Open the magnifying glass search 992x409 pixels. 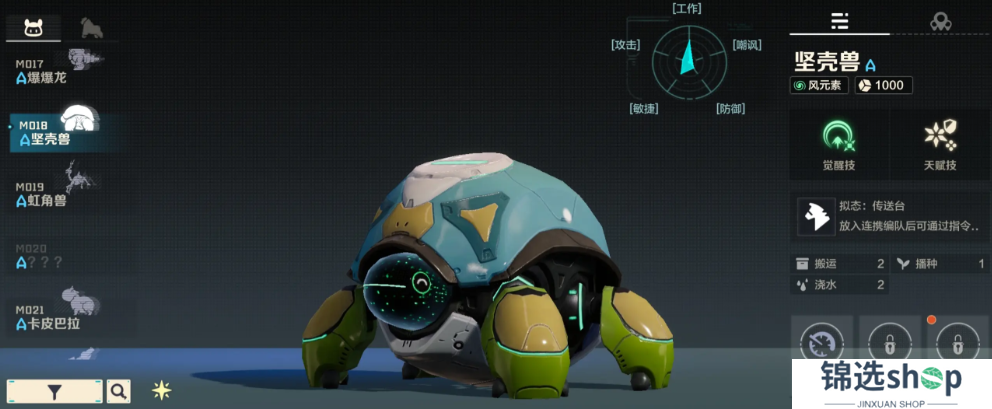coord(118,391)
